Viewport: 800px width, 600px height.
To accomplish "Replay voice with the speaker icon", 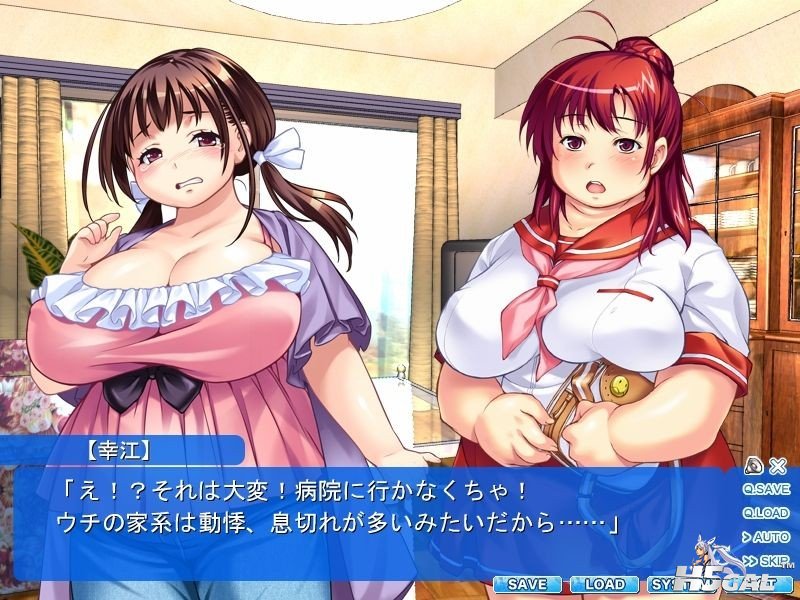I will coord(756,465).
